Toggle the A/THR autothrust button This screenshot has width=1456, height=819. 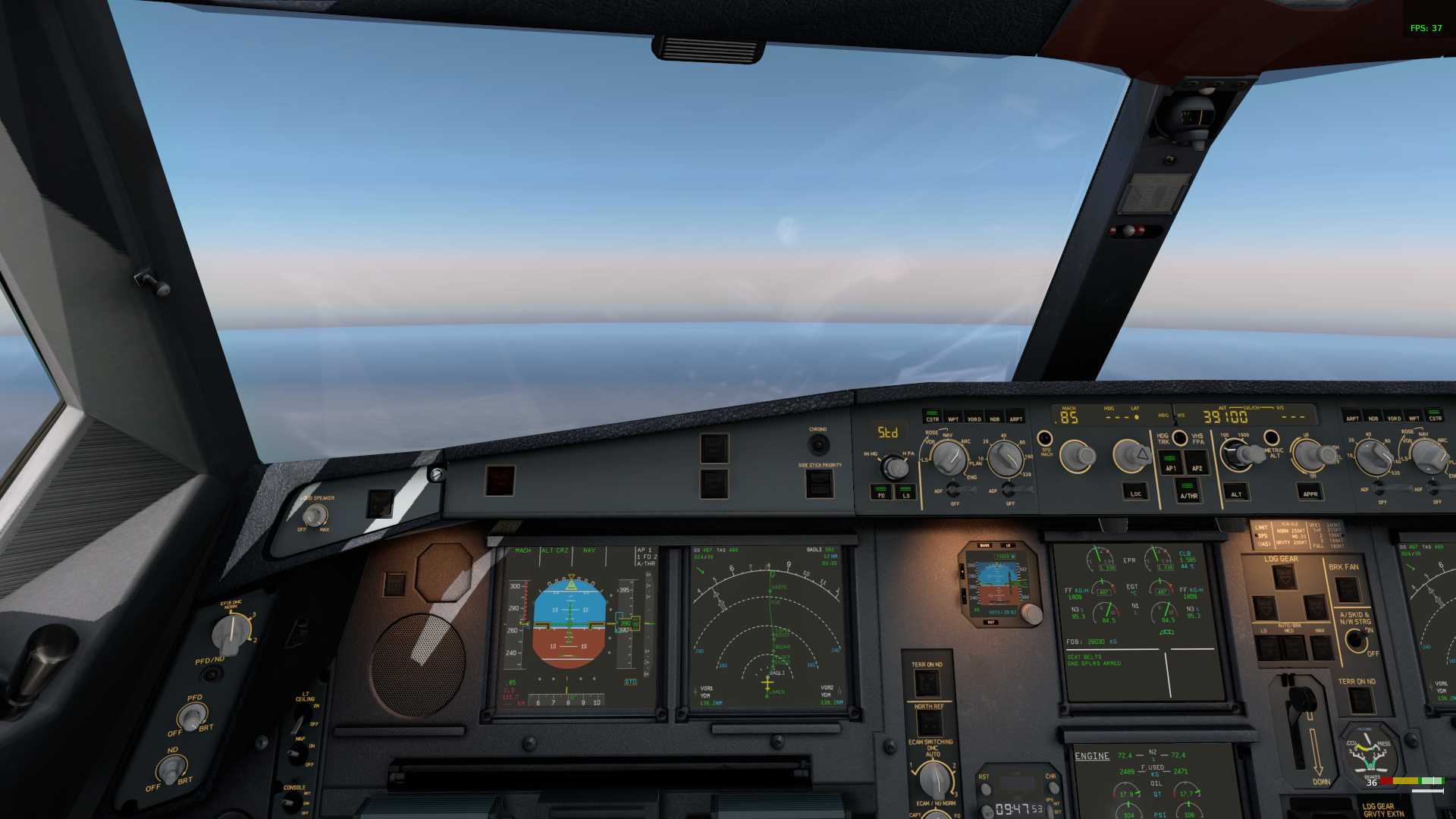[x=1188, y=490]
